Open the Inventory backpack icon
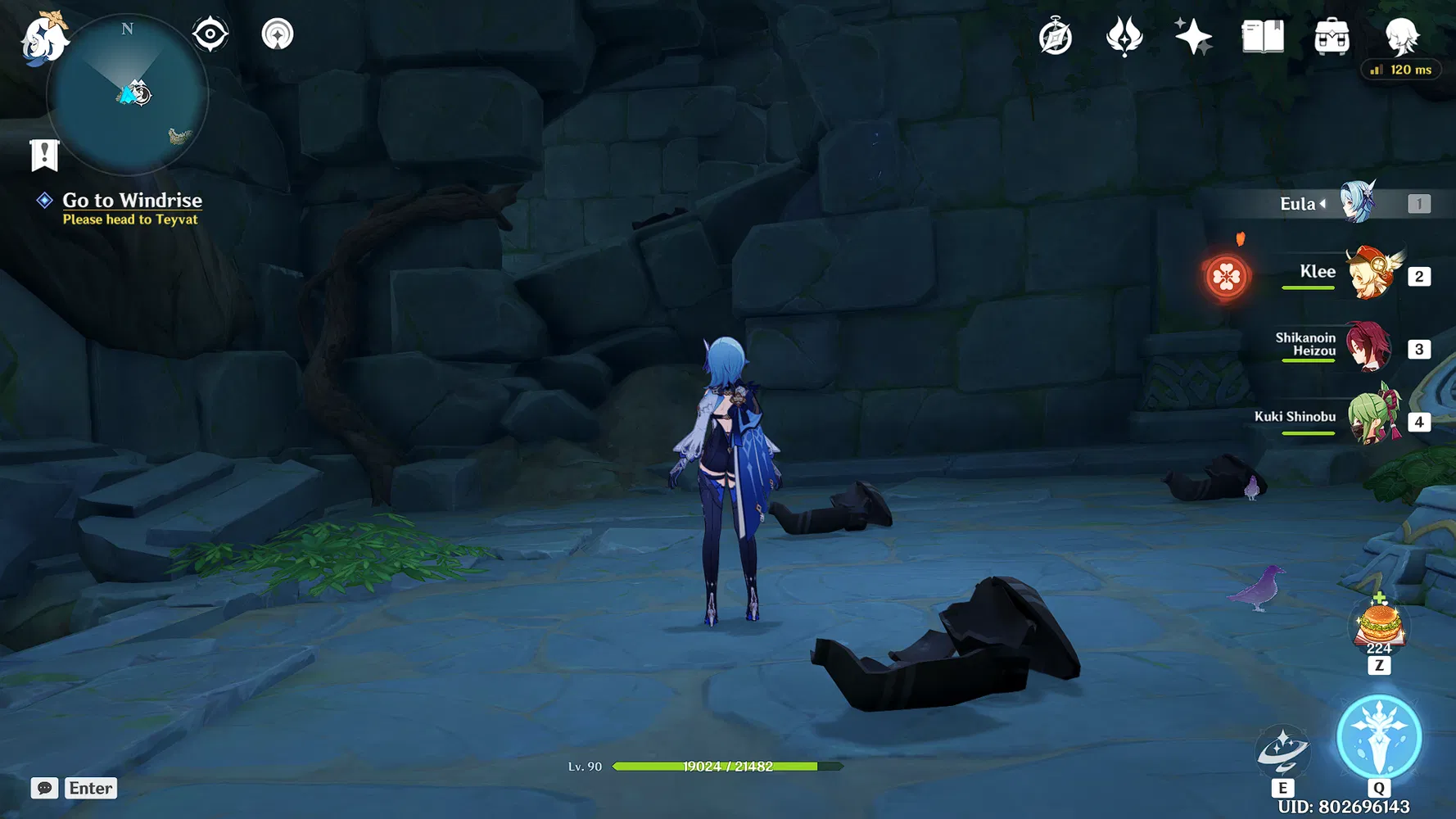 click(1333, 35)
